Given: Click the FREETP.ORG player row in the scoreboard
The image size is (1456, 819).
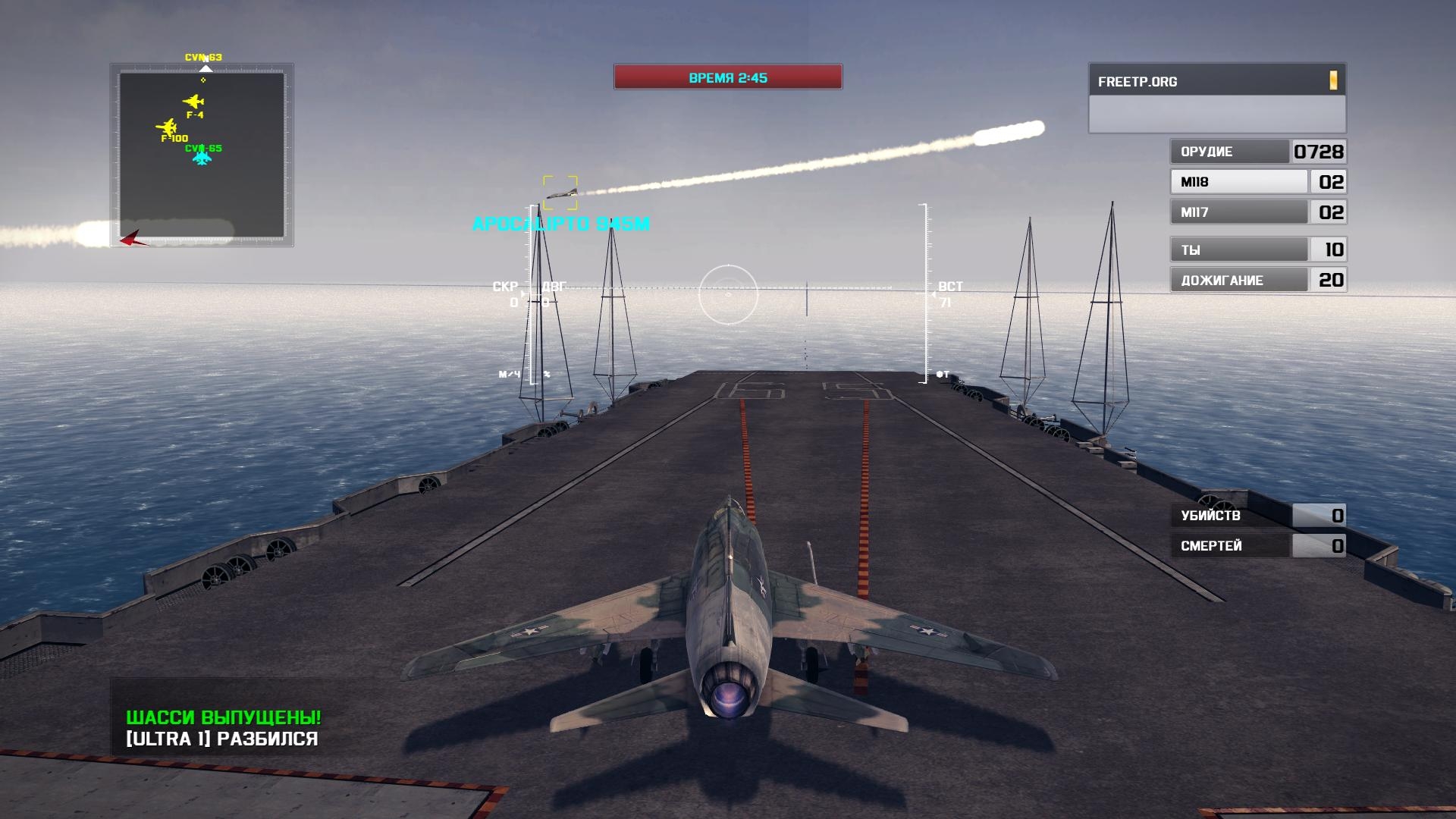Looking at the screenshot, I should click(1216, 81).
